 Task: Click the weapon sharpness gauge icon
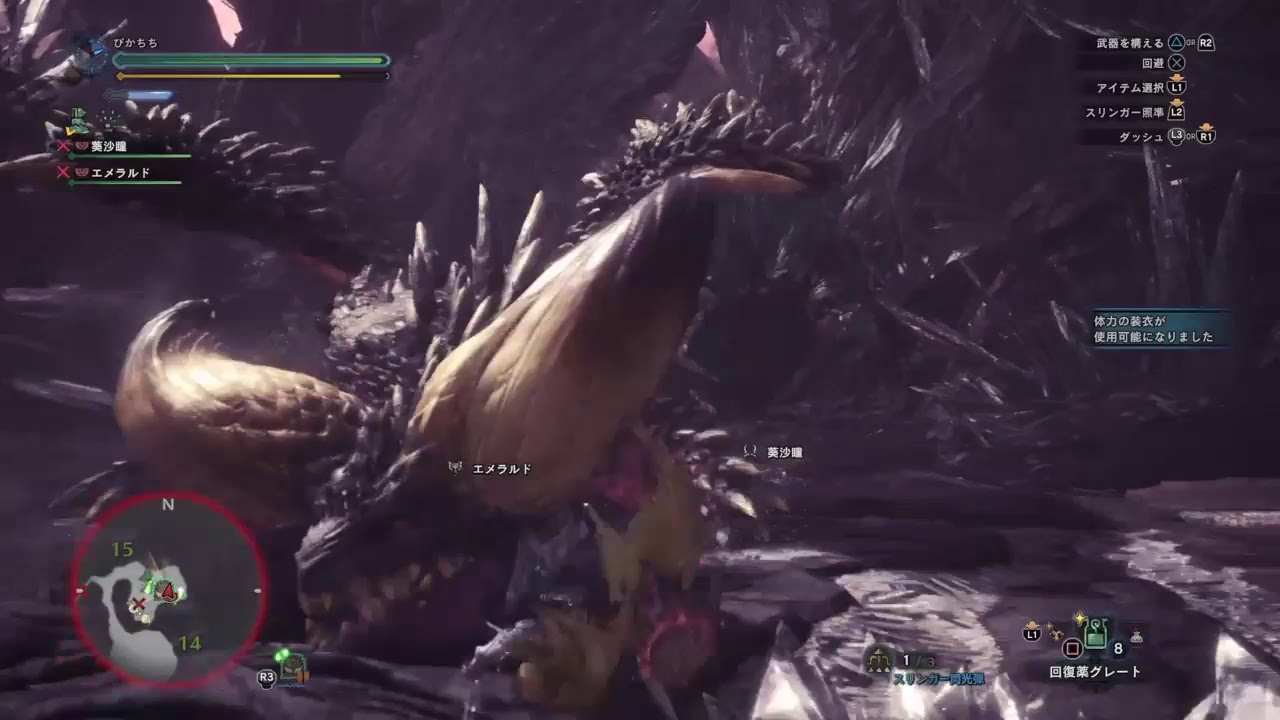(x=107, y=93)
